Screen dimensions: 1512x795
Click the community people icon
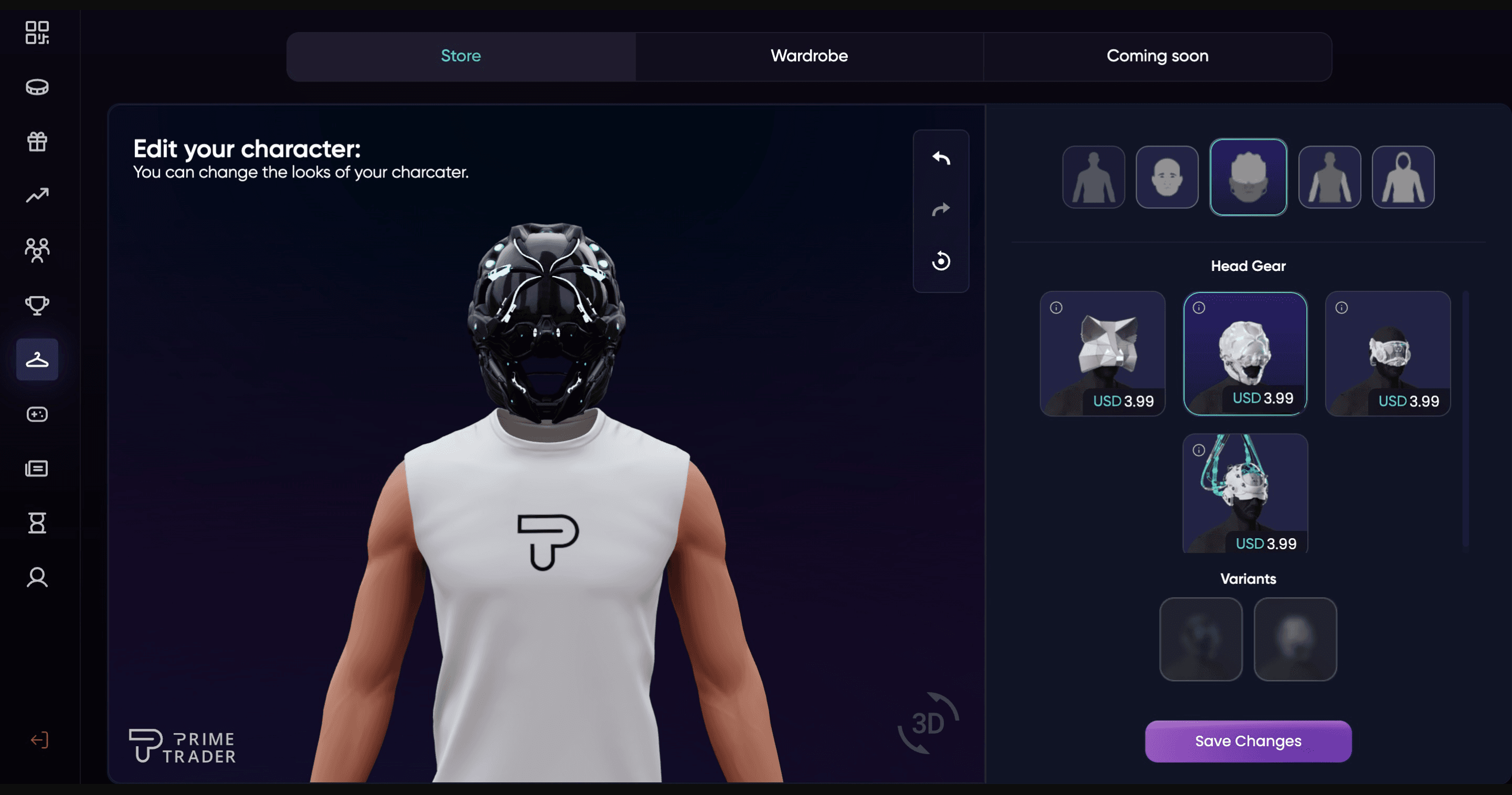pos(37,249)
